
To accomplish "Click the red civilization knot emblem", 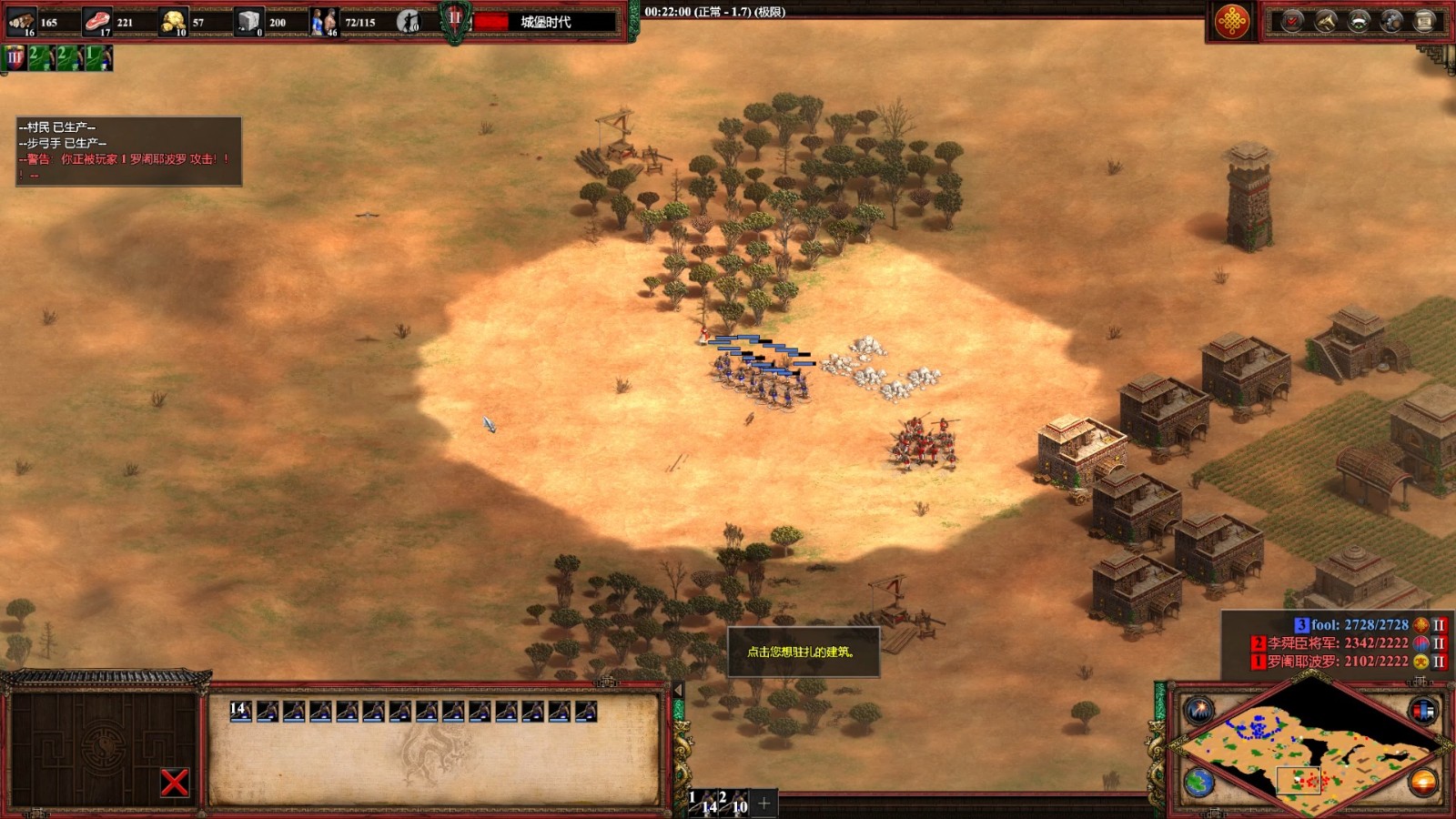I will 1232,21.
